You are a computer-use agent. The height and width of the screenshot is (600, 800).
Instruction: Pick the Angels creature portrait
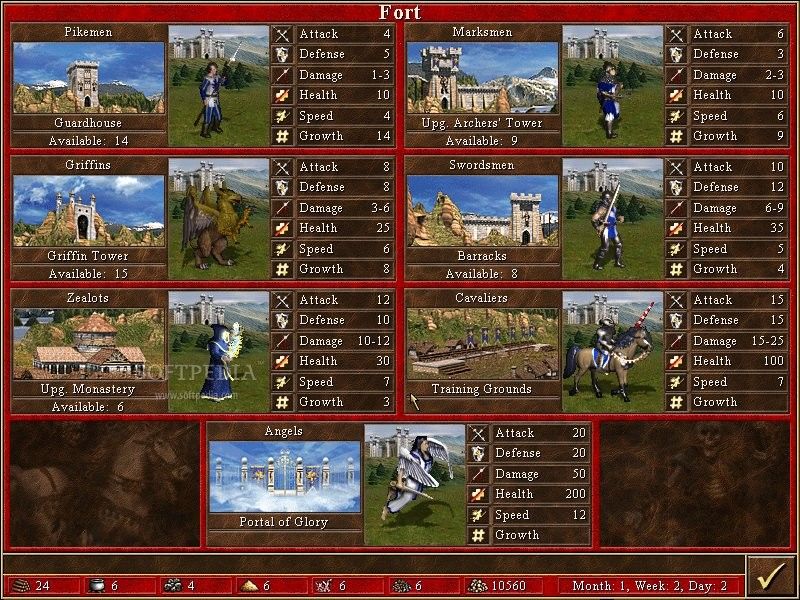click(x=415, y=485)
